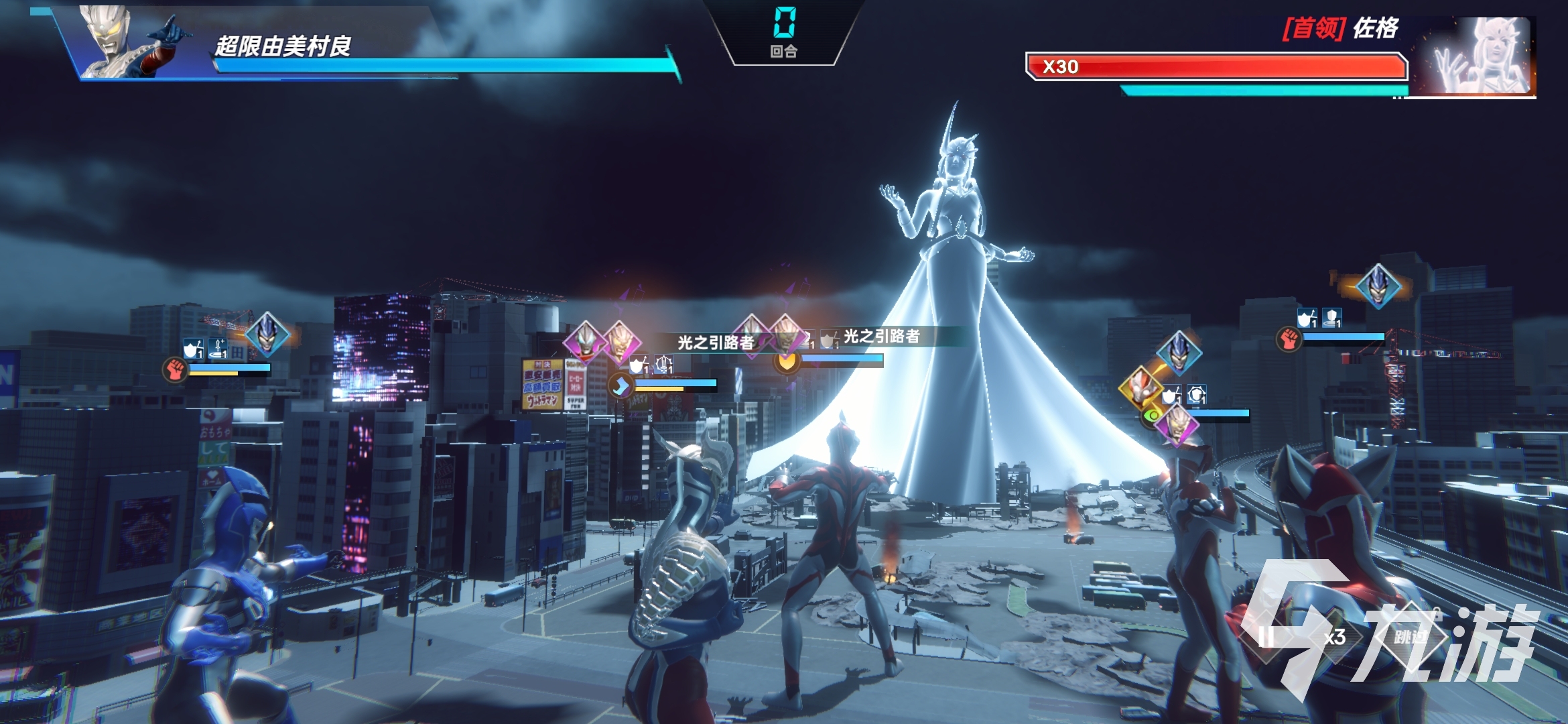Image resolution: width=1568 pixels, height=724 pixels.
Task: Pause the battle
Action: tap(1266, 636)
